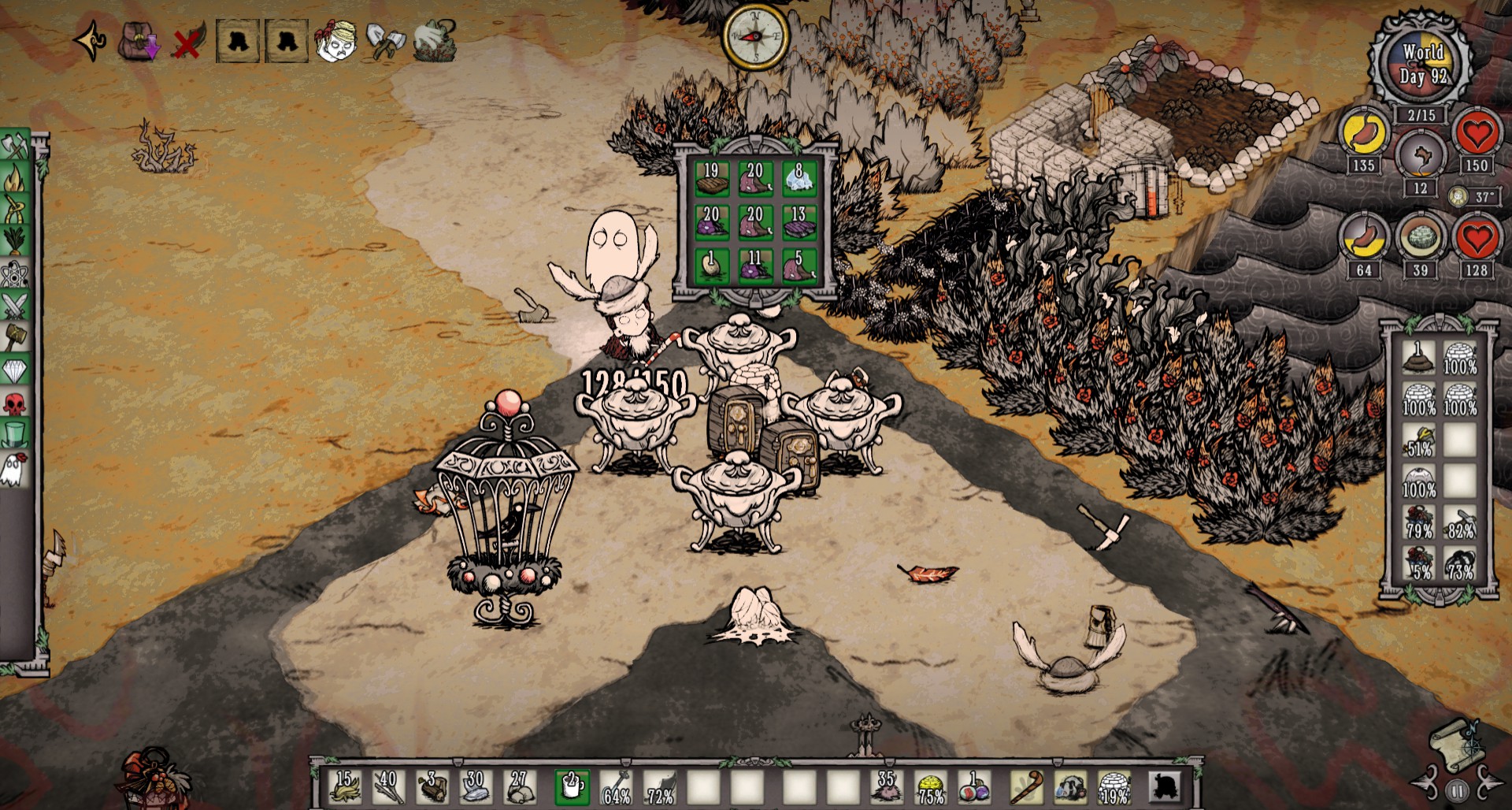
Task: Open the Tools crafting tab
Action: click(x=15, y=147)
